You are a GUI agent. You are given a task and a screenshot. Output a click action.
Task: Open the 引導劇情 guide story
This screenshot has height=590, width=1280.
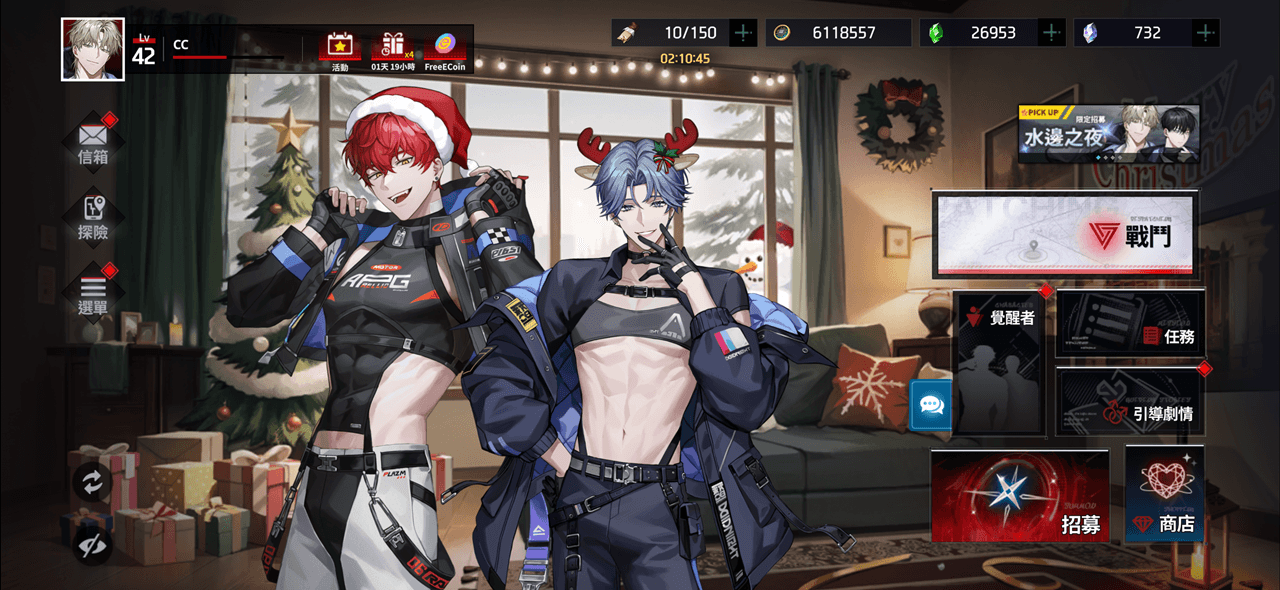coord(1130,402)
